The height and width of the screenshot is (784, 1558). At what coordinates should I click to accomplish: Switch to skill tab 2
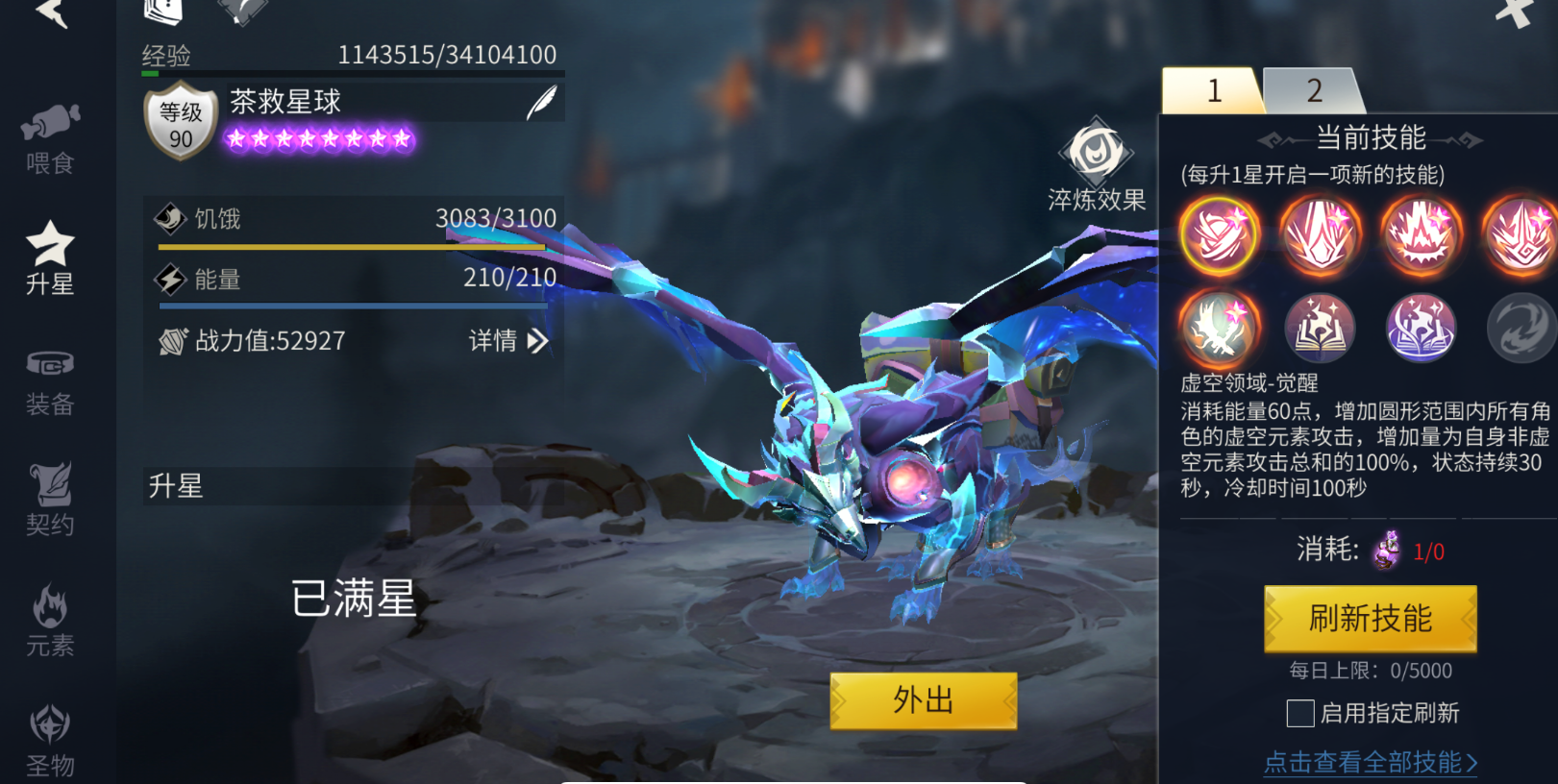click(1314, 91)
